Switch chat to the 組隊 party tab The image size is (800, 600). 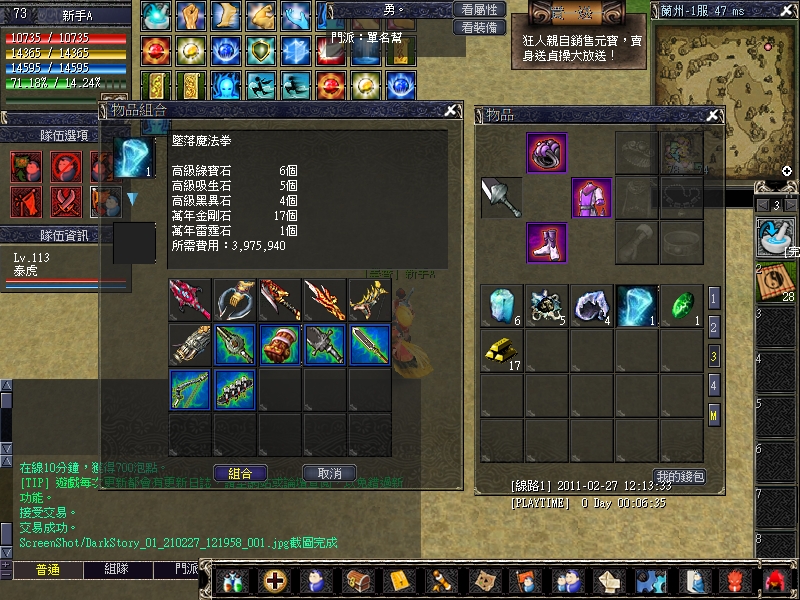pos(116,569)
